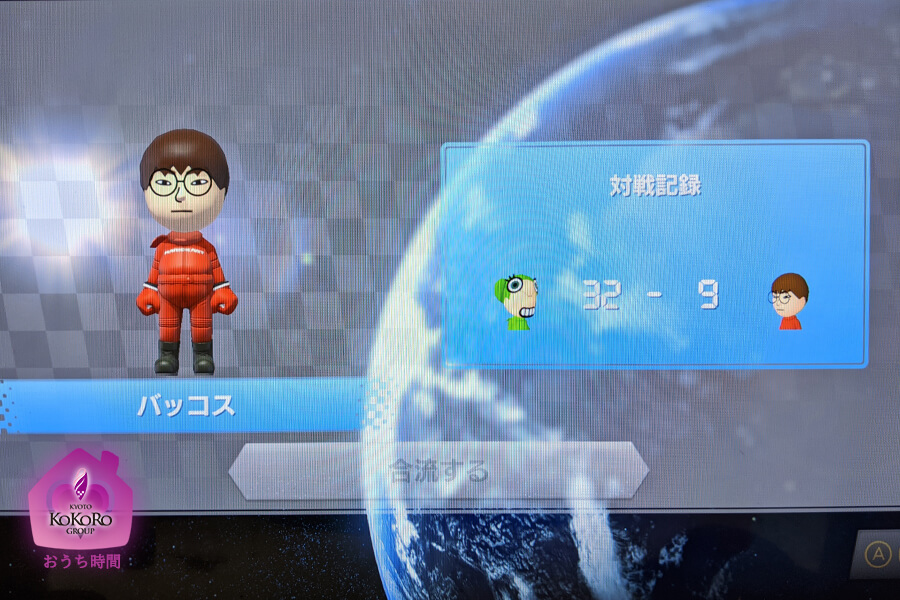
Task: Click the バッコス player name banner
Action: (185, 406)
